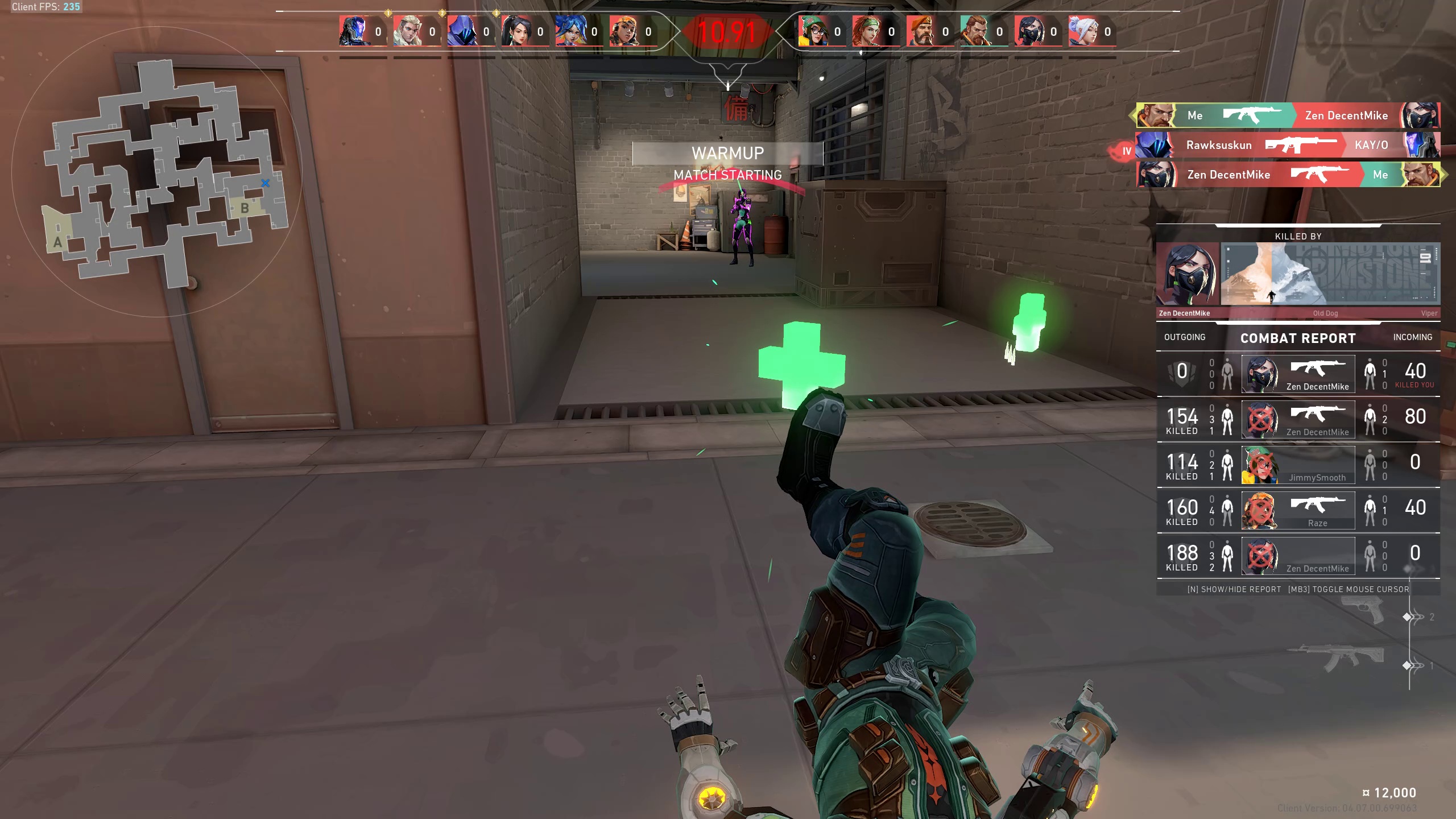Image resolution: width=1456 pixels, height=819 pixels.
Task: Toggle the combat report via the SHOW/HIDE REPORT prompt
Action: pos(1233,589)
